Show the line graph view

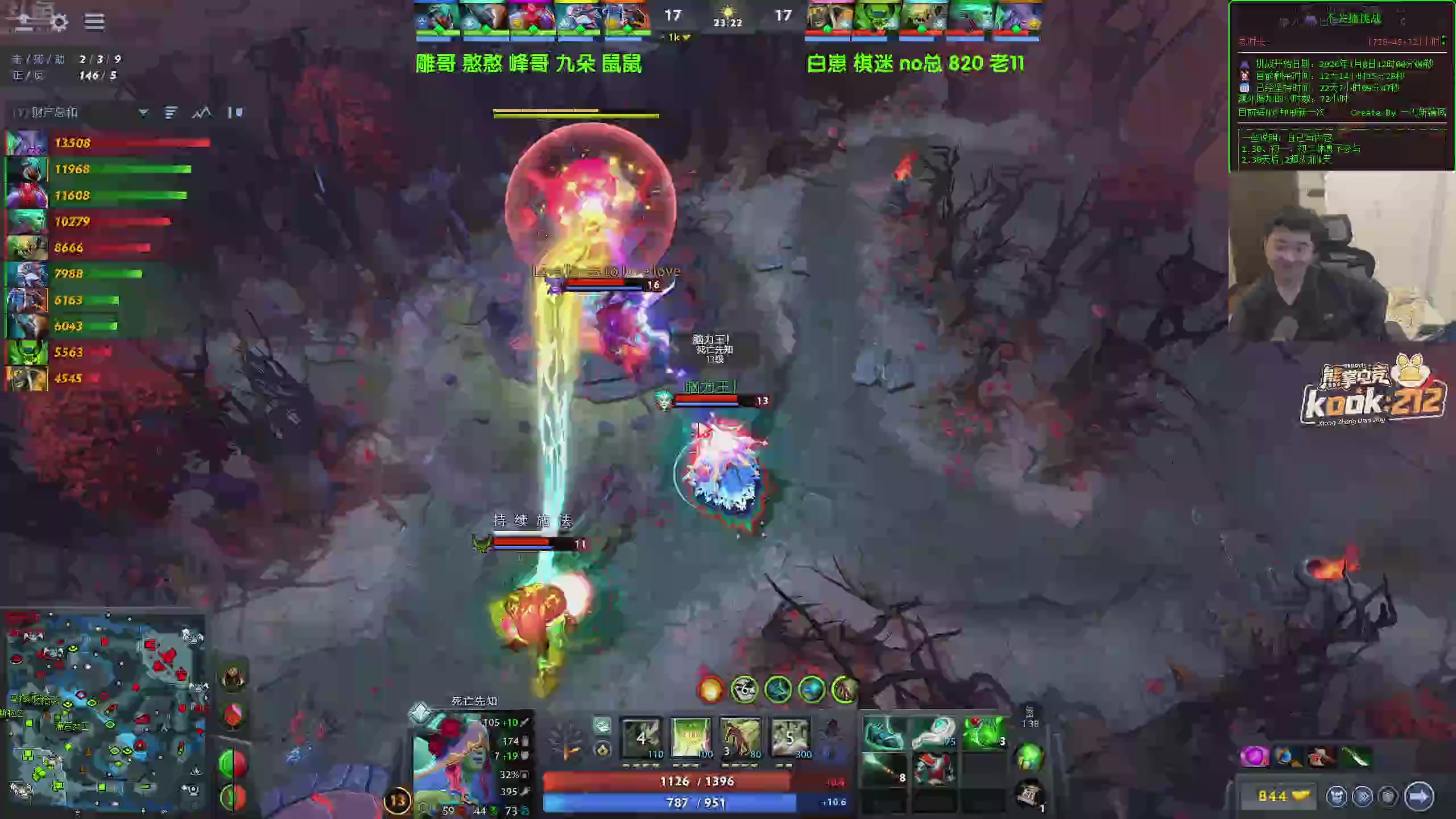point(201,113)
